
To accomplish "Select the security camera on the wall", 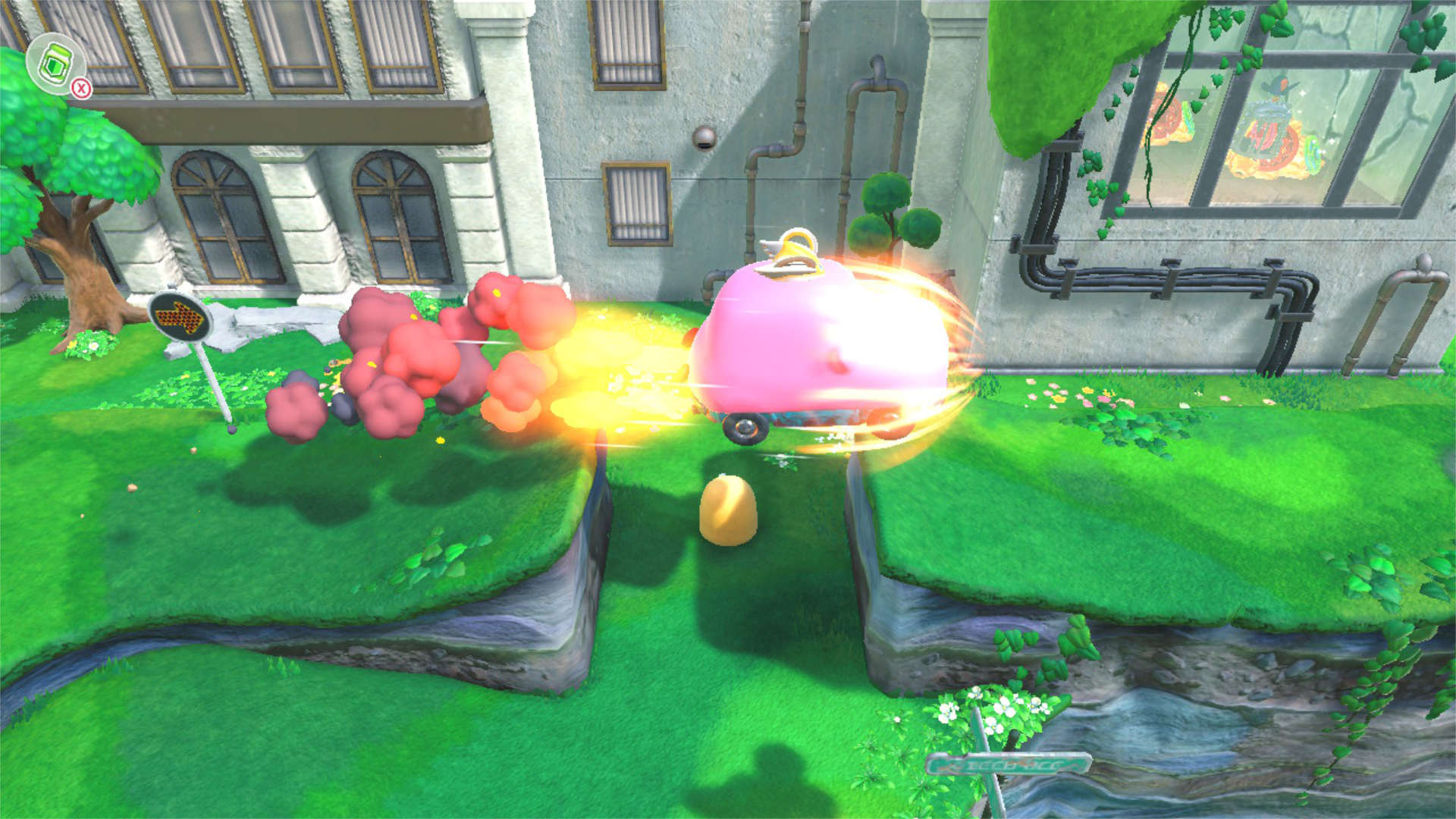I will click(x=705, y=138).
